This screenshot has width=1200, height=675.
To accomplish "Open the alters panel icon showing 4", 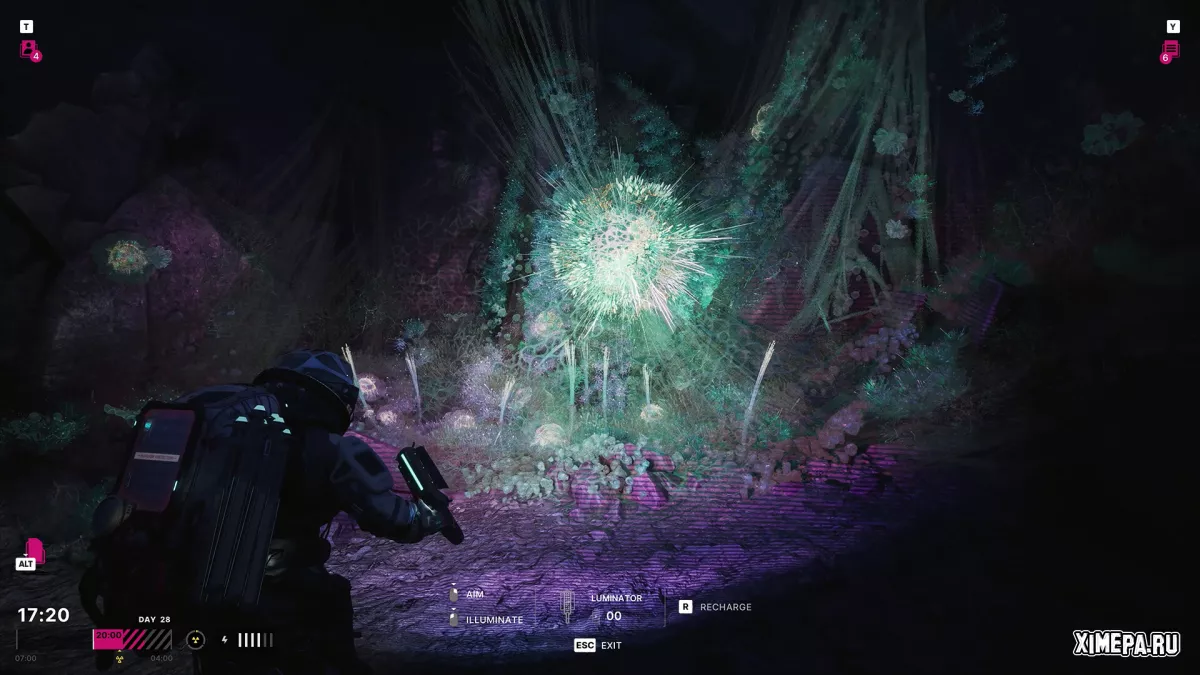I will pyautogui.click(x=29, y=49).
